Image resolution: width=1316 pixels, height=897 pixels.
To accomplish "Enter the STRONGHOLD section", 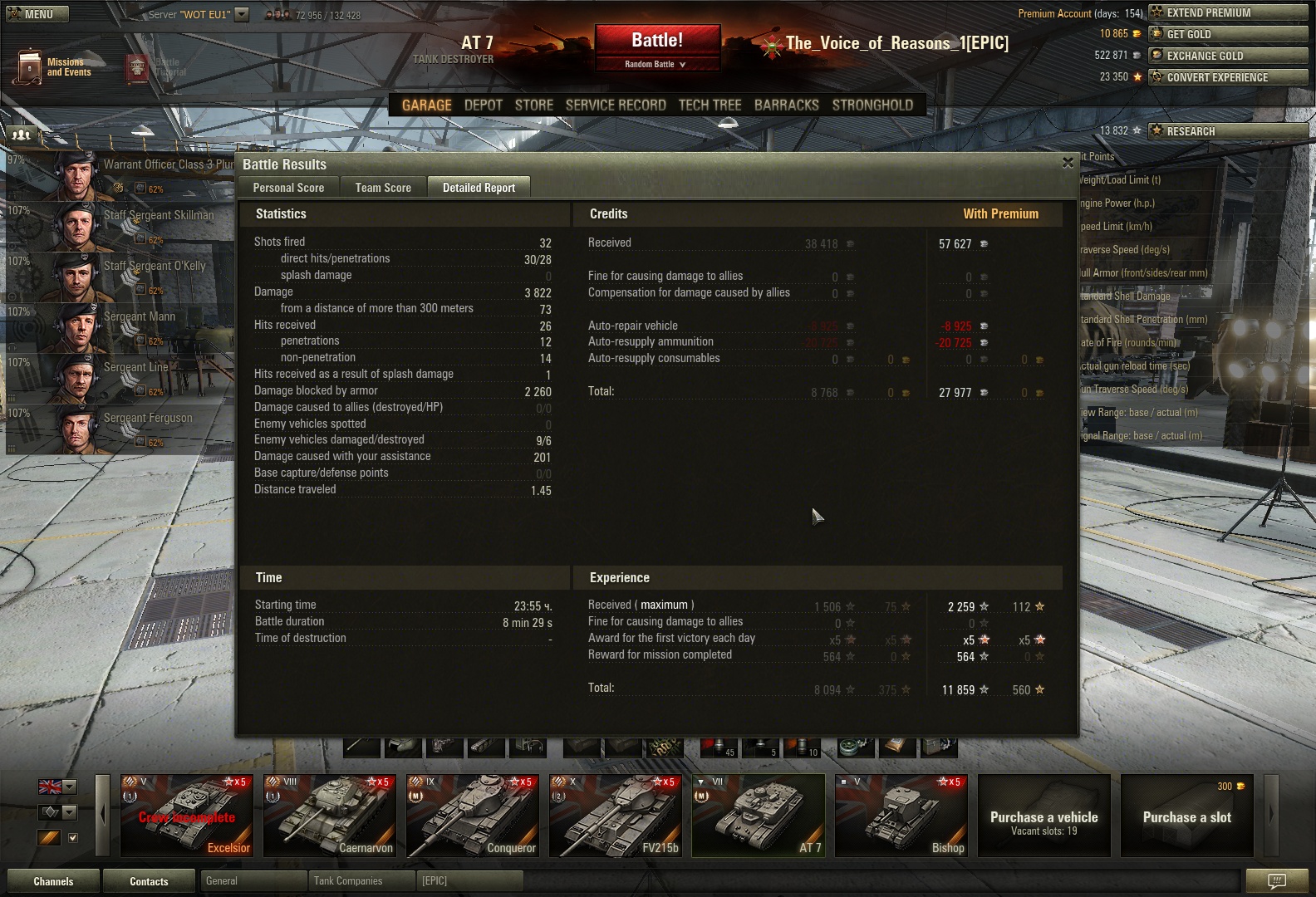I will [872, 105].
